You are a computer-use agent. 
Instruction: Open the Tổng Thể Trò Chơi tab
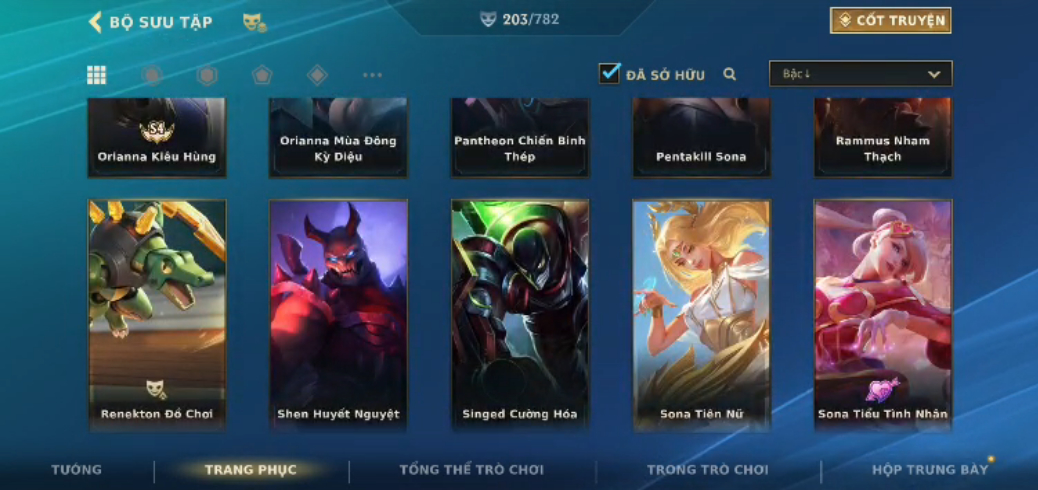[x=471, y=470]
